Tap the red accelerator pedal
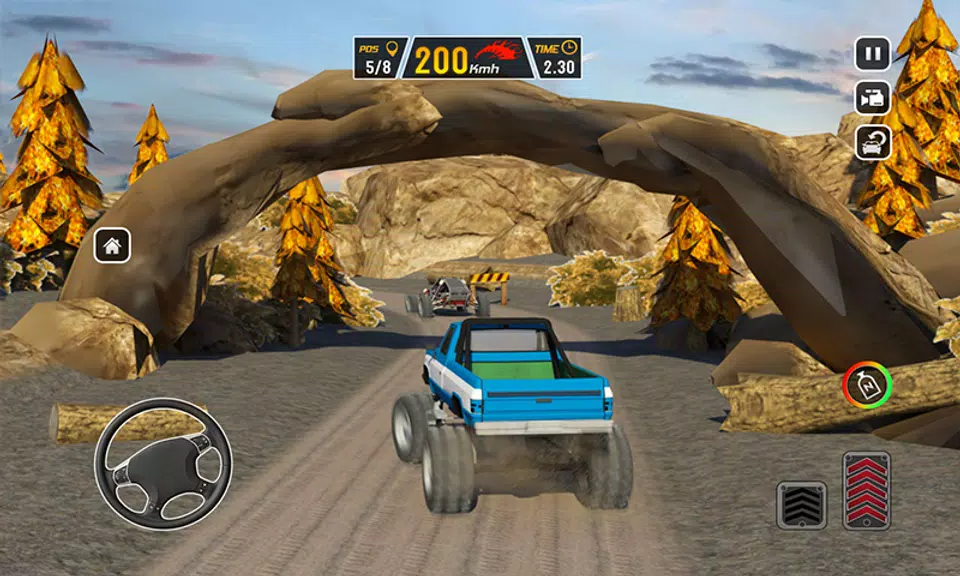Image resolution: width=960 pixels, height=576 pixels. coord(866,490)
